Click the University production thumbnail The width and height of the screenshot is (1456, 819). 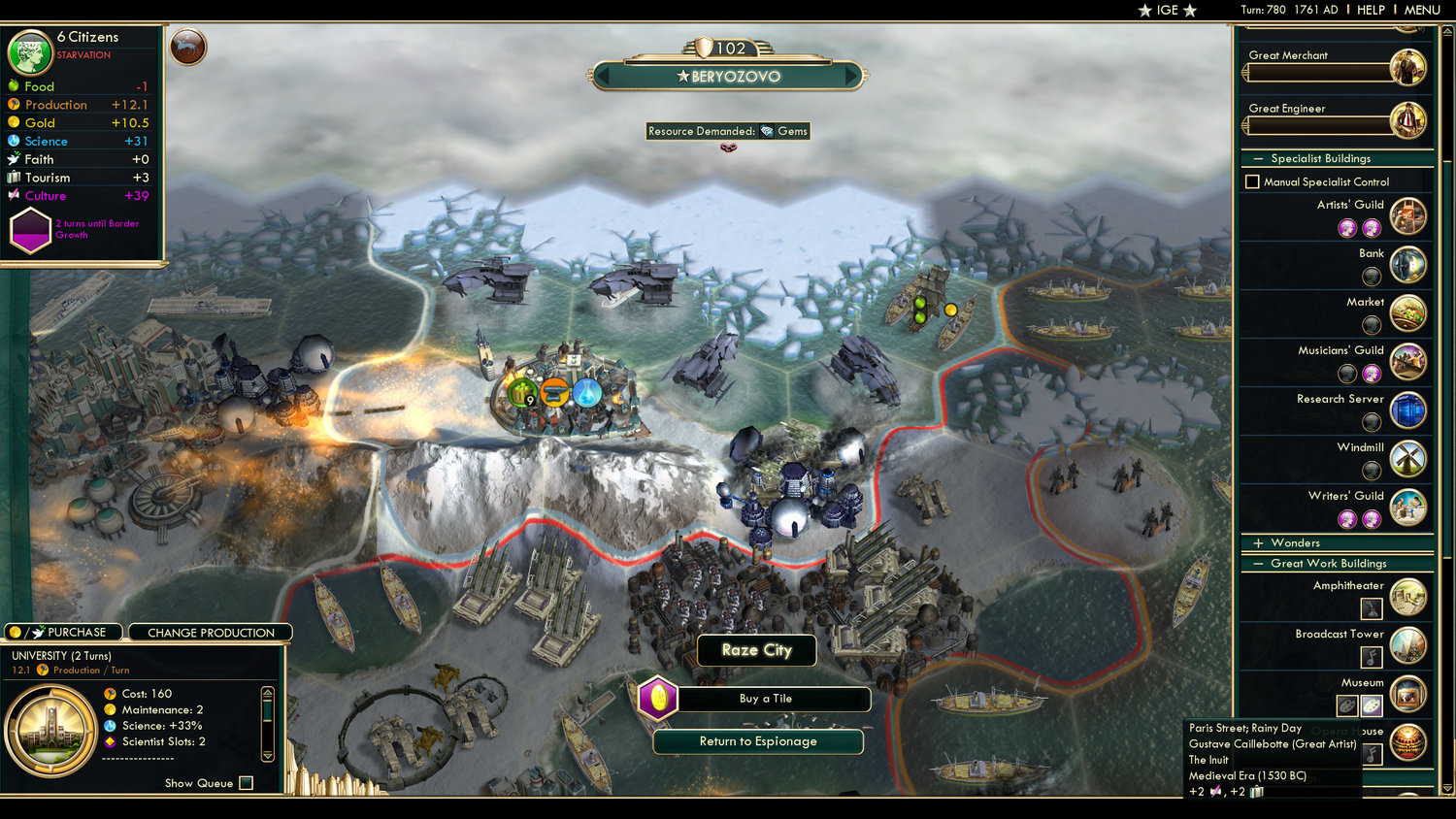click(53, 730)
